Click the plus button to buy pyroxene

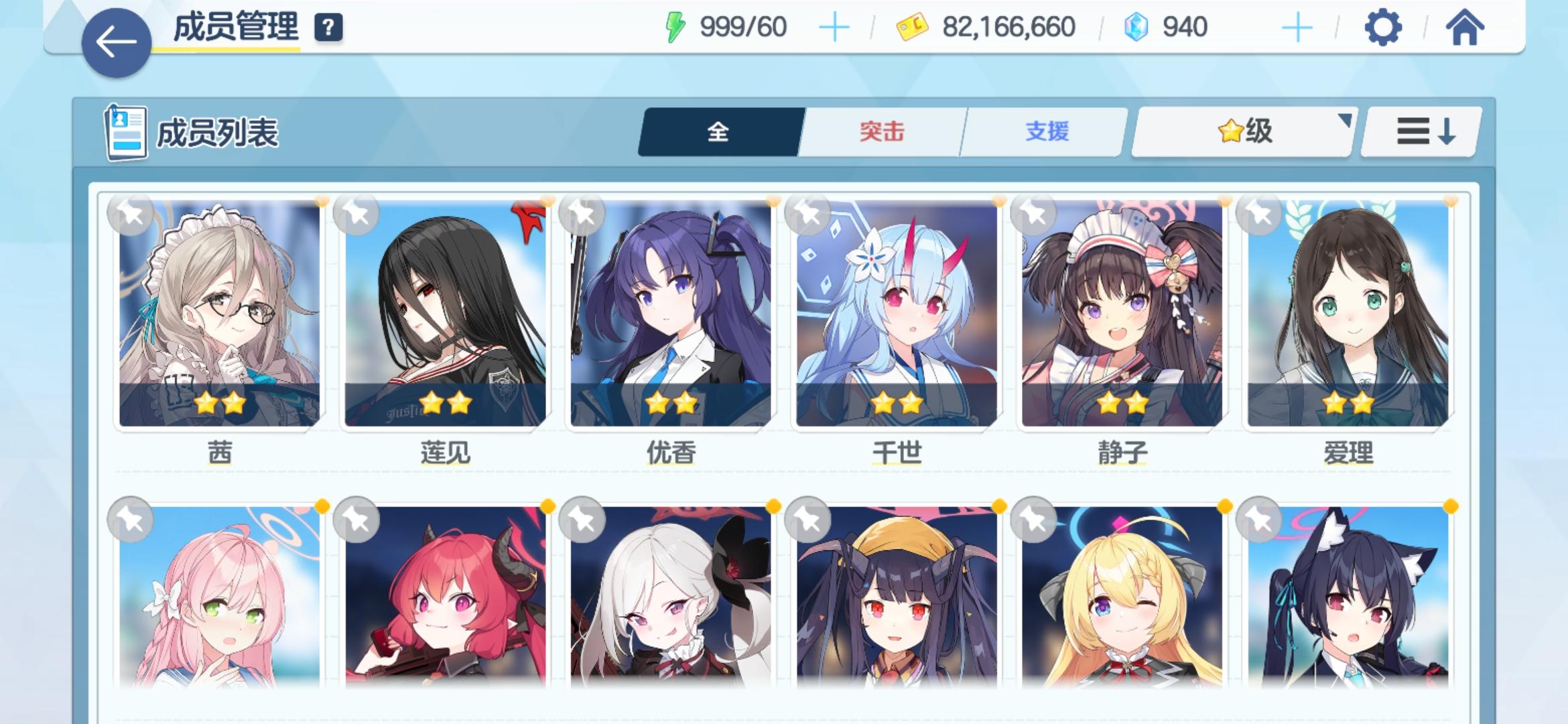pyautogui.click(x=1300, y=27)
